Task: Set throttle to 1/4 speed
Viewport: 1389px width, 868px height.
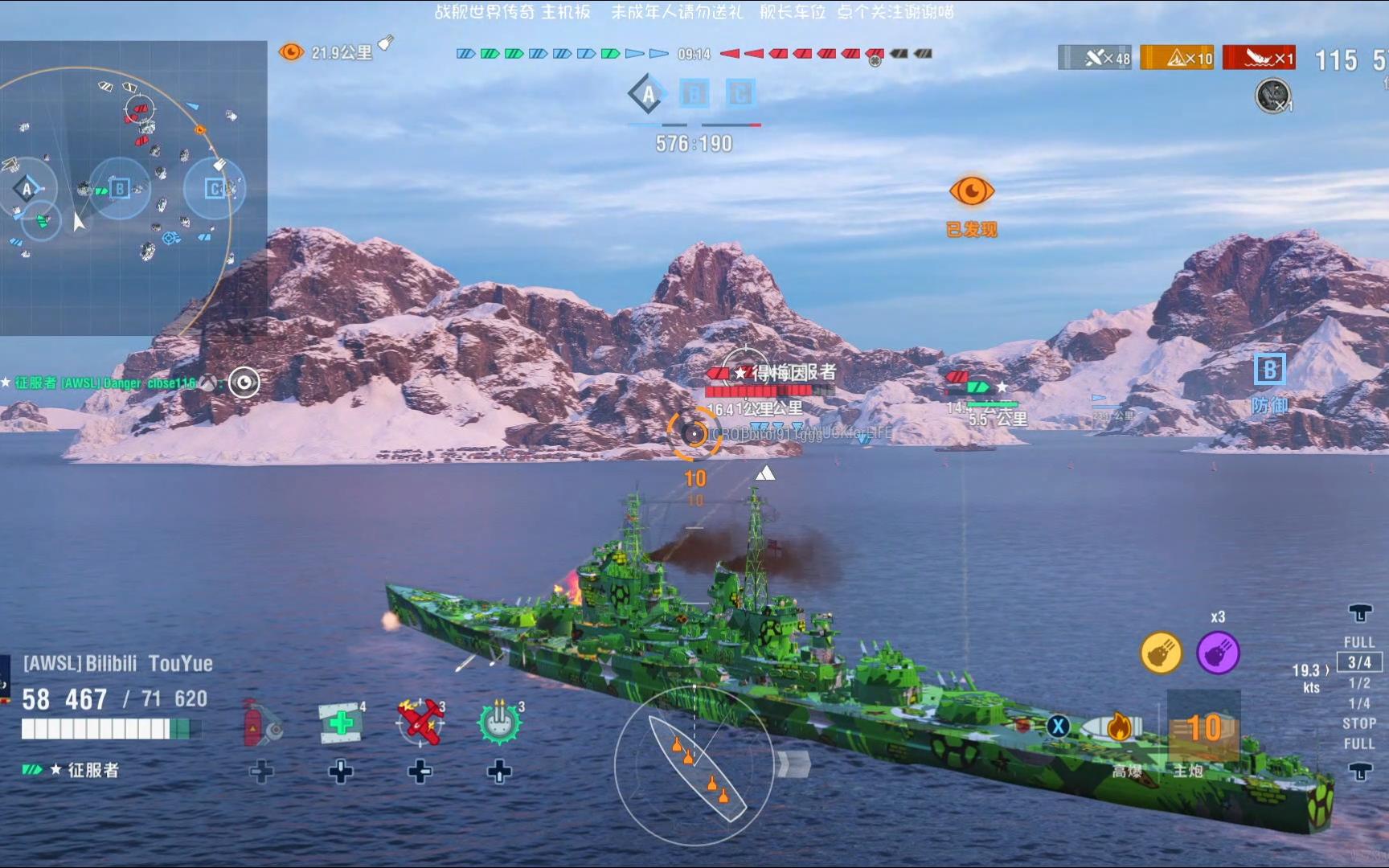Action: tap(1359, 703)
